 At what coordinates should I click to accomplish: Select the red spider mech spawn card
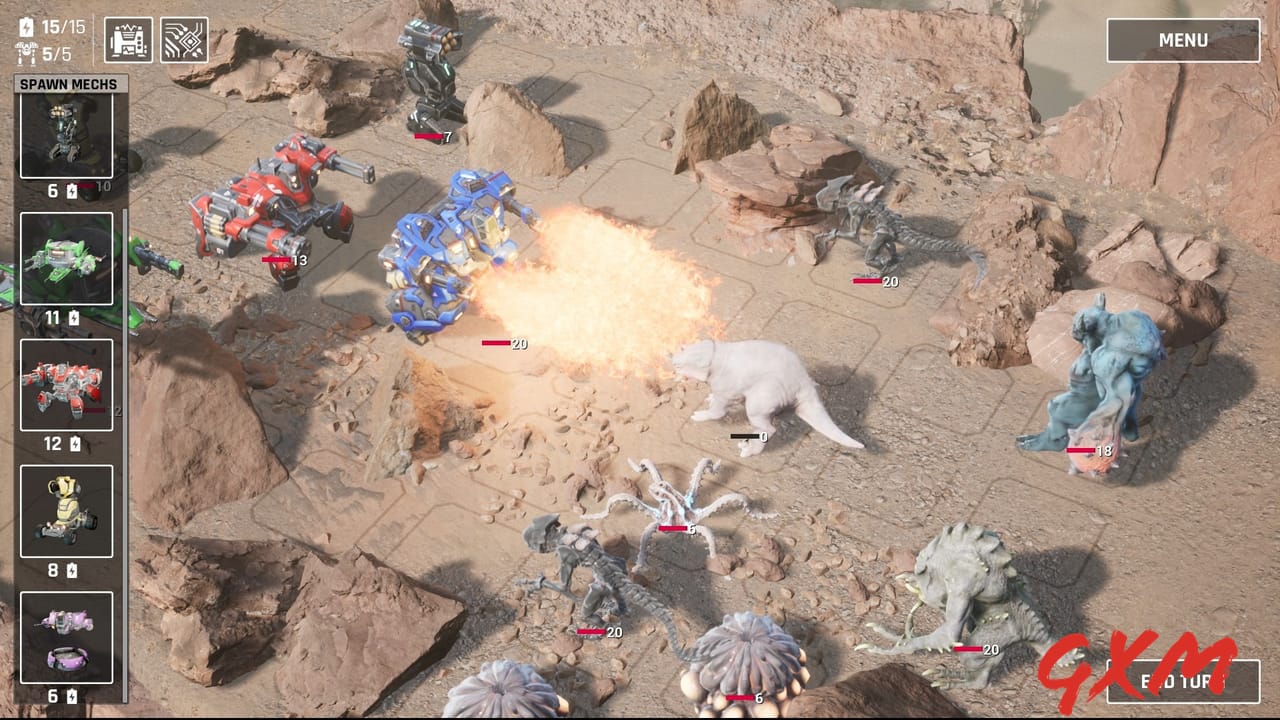pyautogui.click(x=66, y=385)
